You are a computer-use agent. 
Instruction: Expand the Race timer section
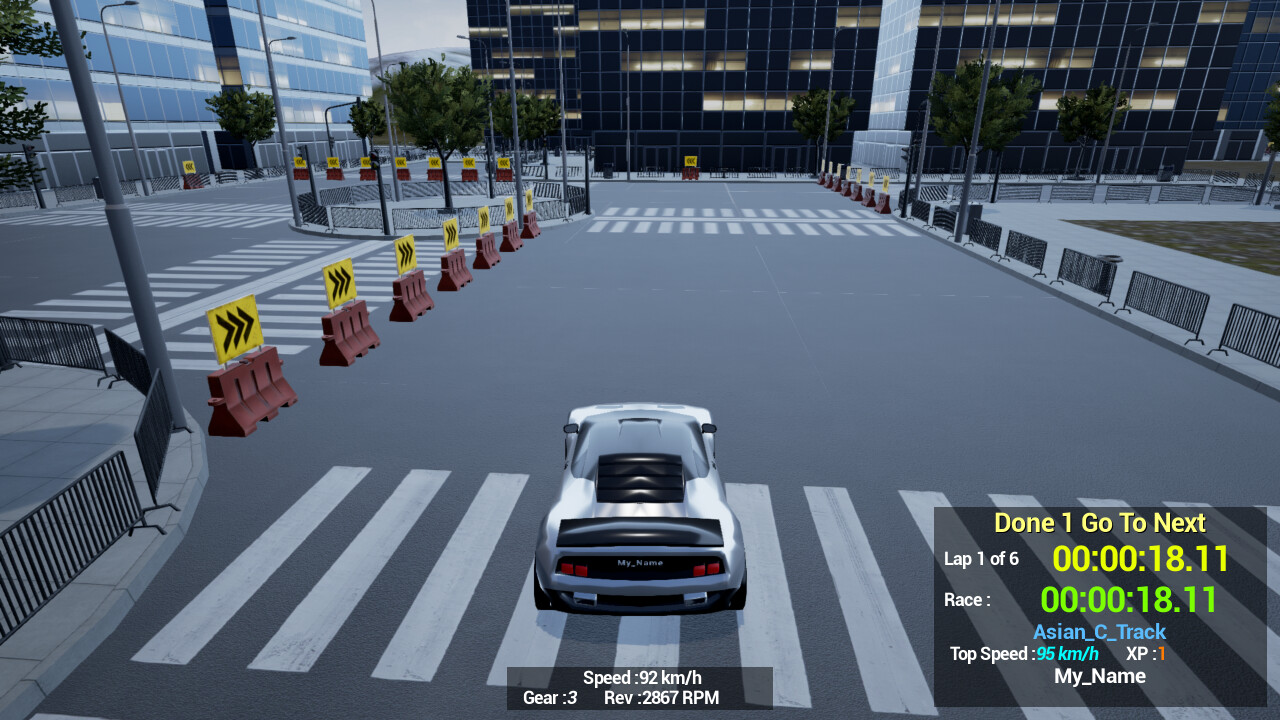(x=966, y=600)
